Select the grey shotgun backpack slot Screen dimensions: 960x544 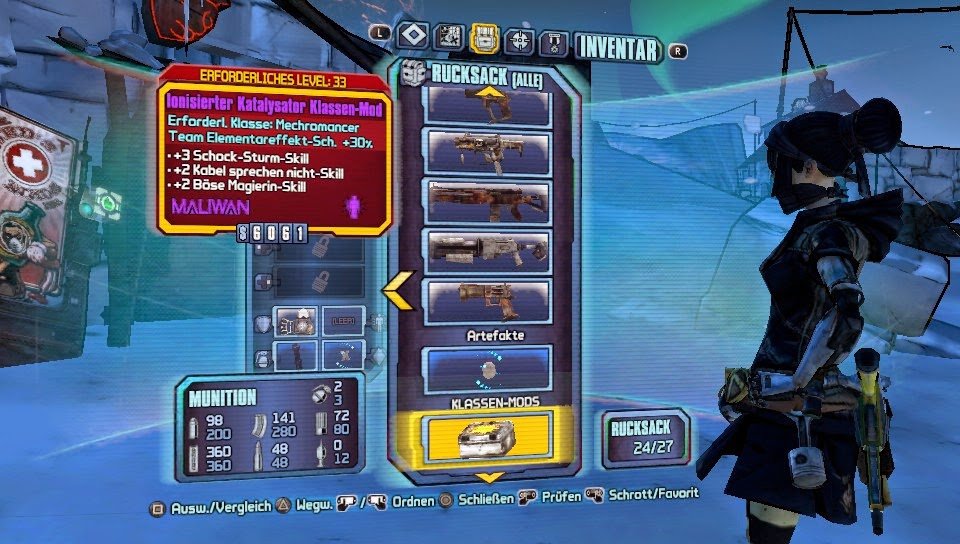[x=489, y=249]
